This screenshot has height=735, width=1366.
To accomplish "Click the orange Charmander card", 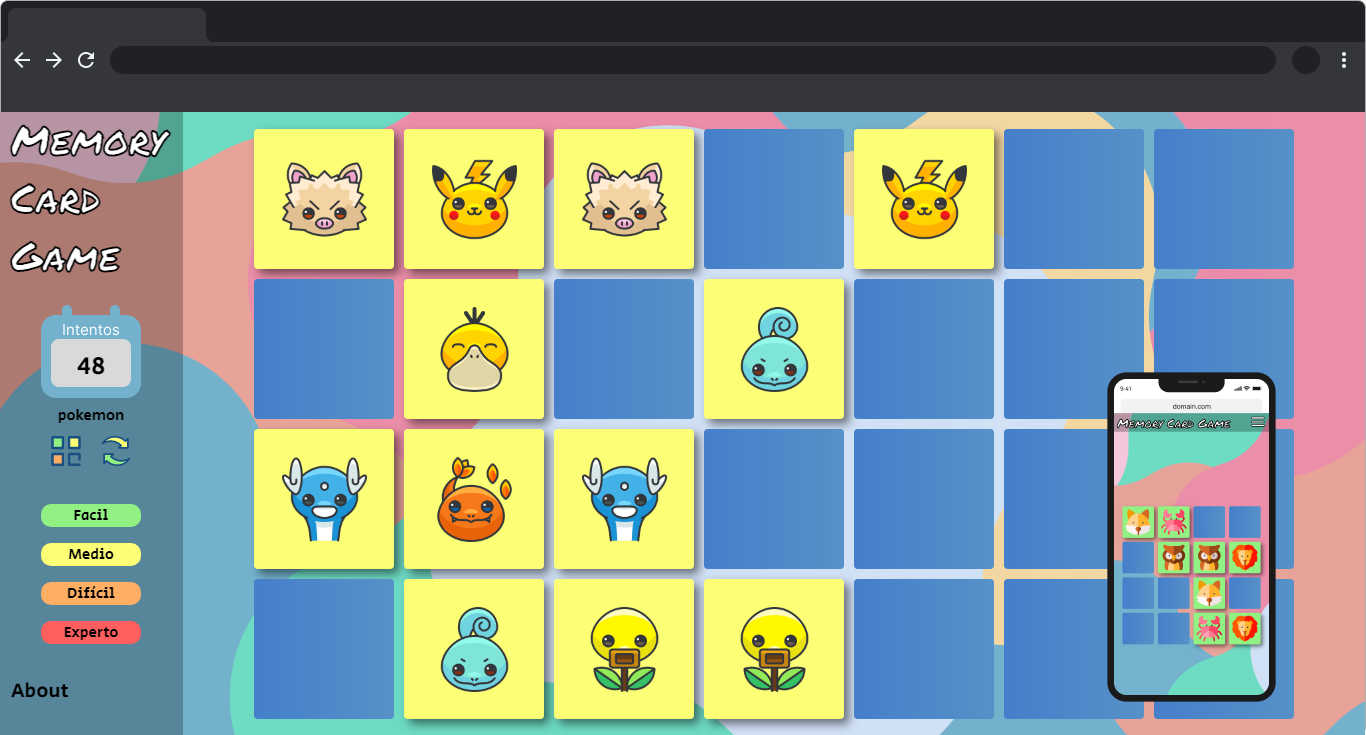I will pos(473,498).
